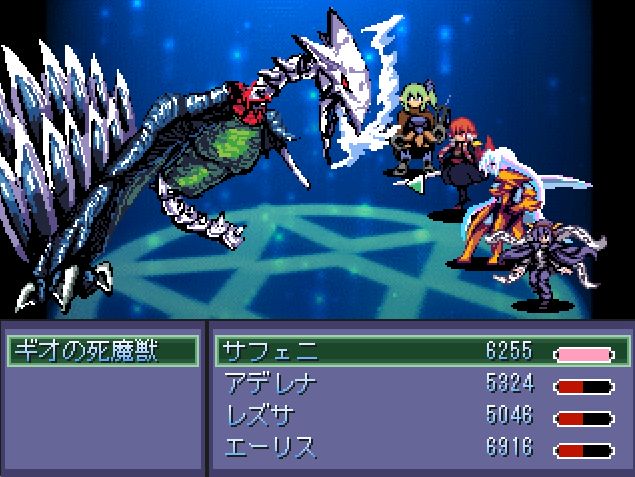Image resolution: width=635 pixels, height=477 pixels.
Task: Pick party member レズサ row
Action: [420, 415]
